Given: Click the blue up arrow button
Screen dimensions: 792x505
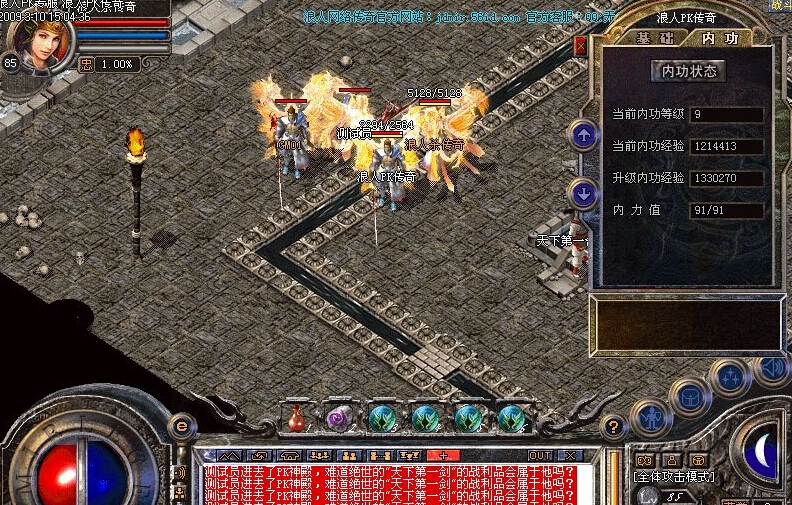Looking at the screenshot, I should coord(582,135).
